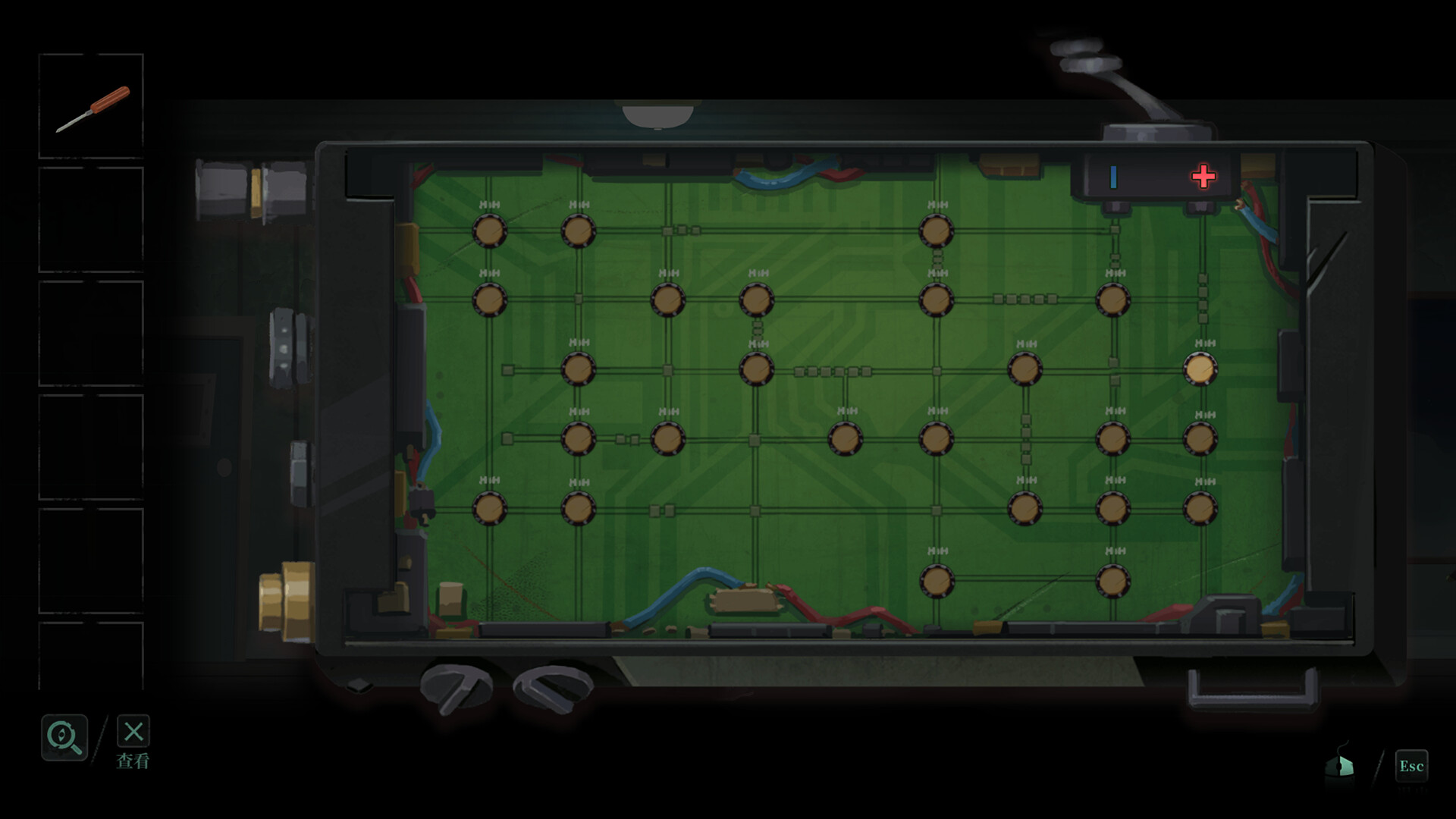Click the 查看 label text

click(x=134, y=762)
